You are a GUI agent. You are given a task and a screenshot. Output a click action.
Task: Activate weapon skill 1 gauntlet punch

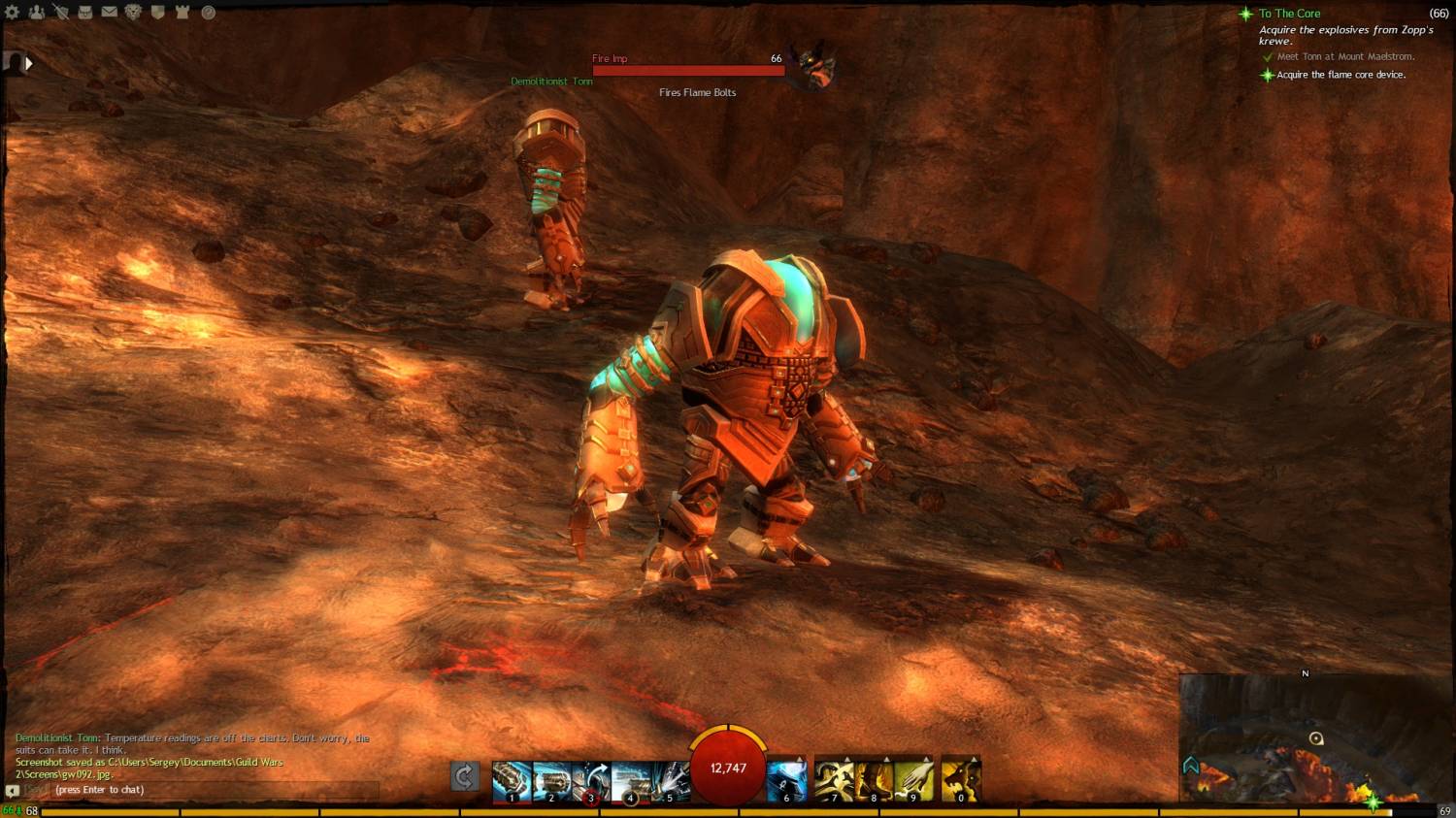512,780
